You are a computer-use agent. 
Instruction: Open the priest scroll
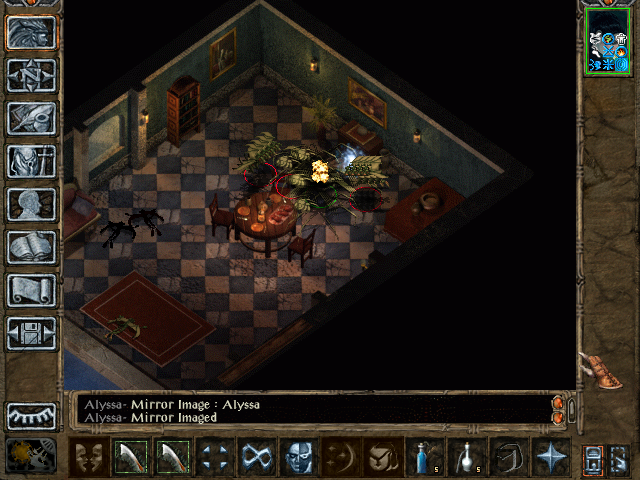pyautogui.click(x=31, y=290)
